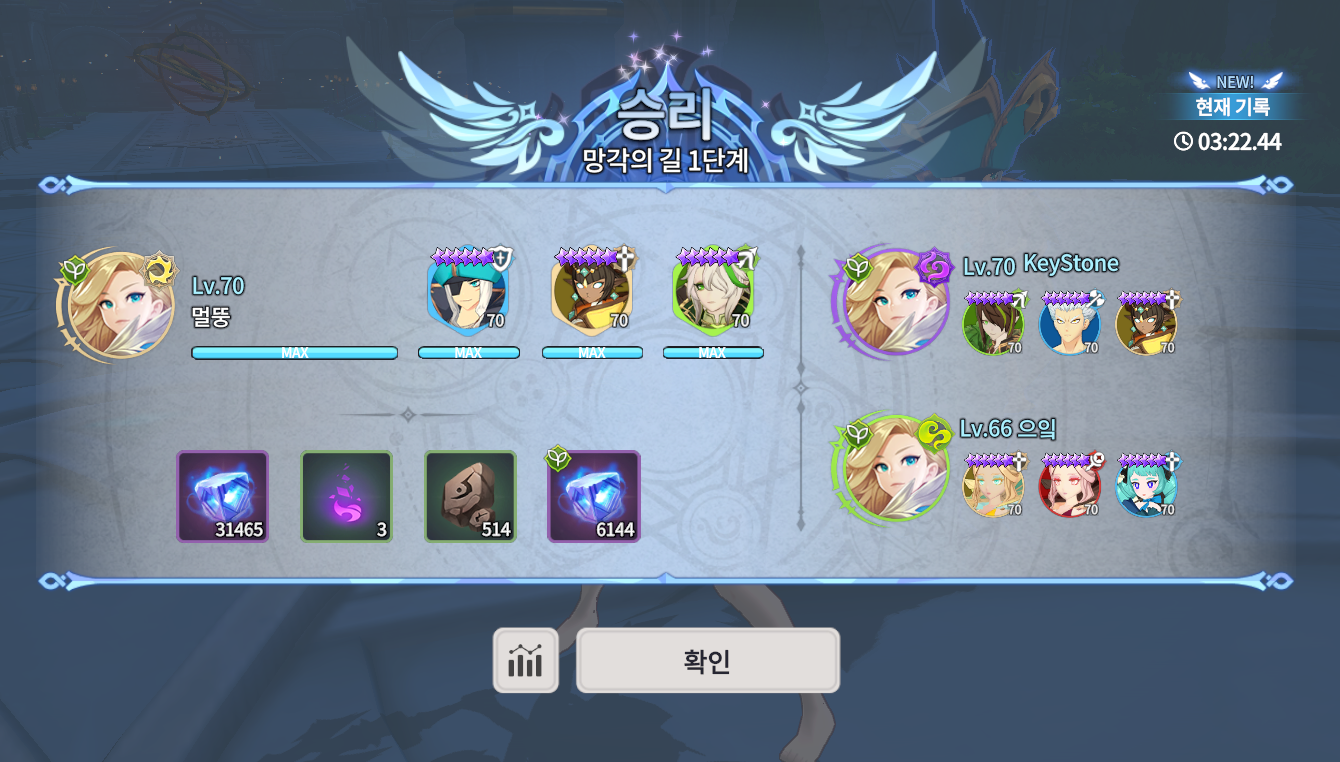Select the 31465 blue crystal reward

click(223, 496)
